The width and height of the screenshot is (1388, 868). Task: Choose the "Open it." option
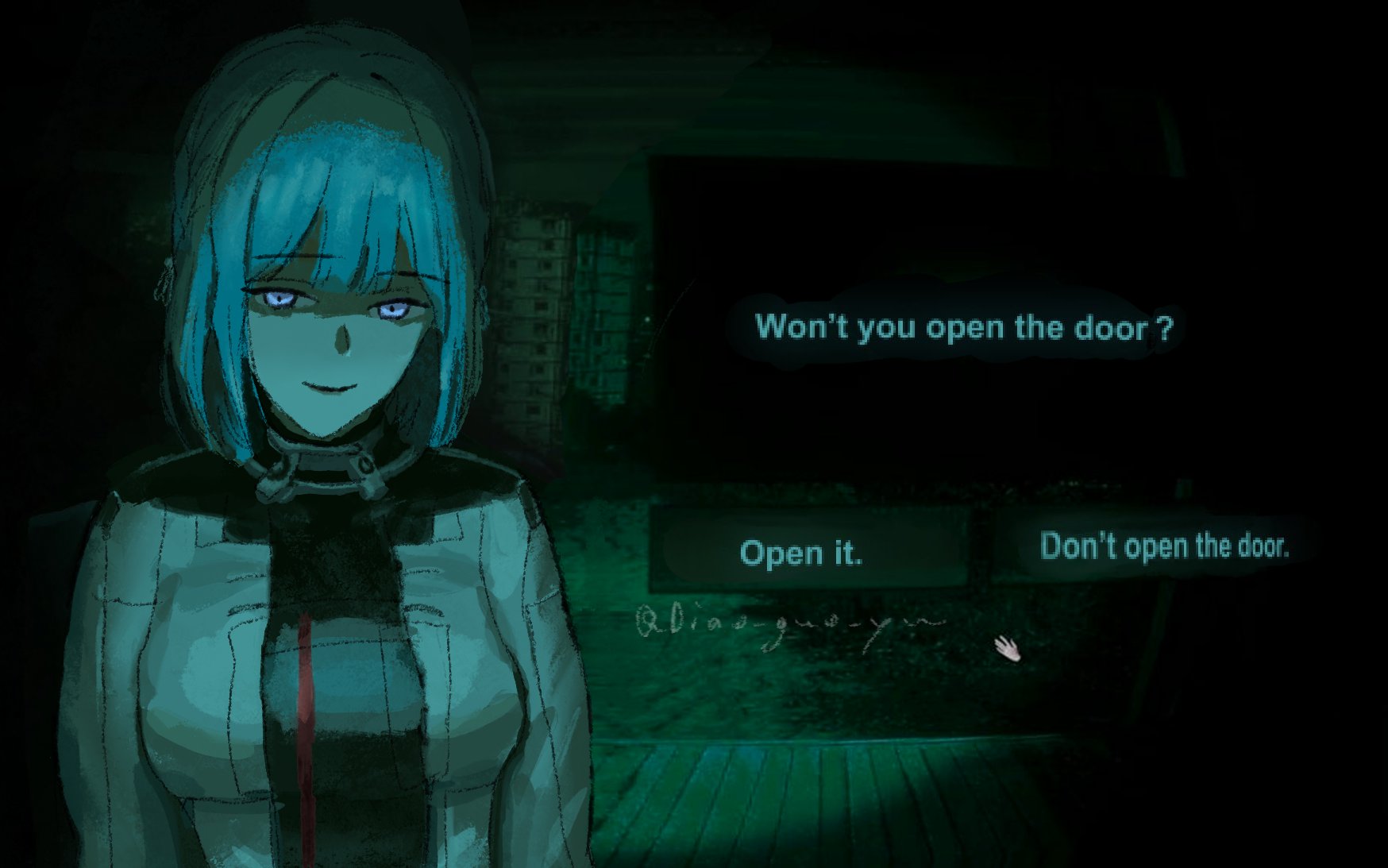point(802,552)
